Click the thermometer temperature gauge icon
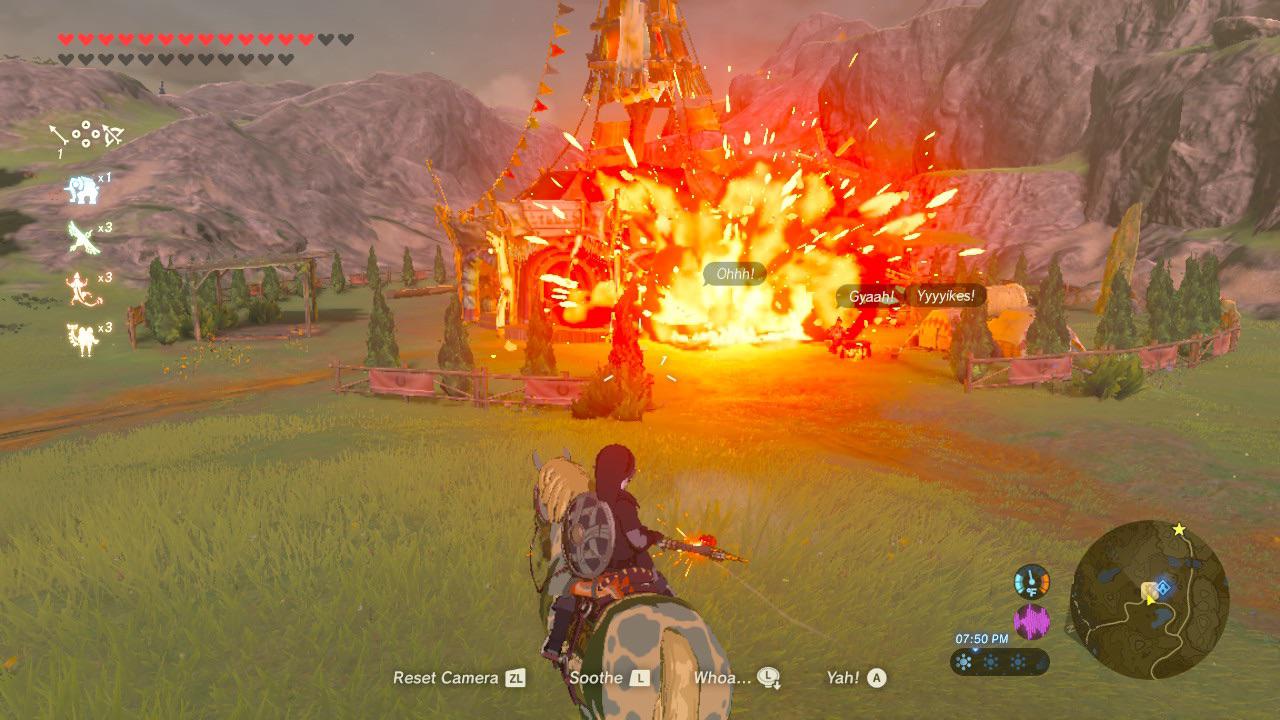The image size is (1280, 720). pyautogui.click(x=1031, y=581)
